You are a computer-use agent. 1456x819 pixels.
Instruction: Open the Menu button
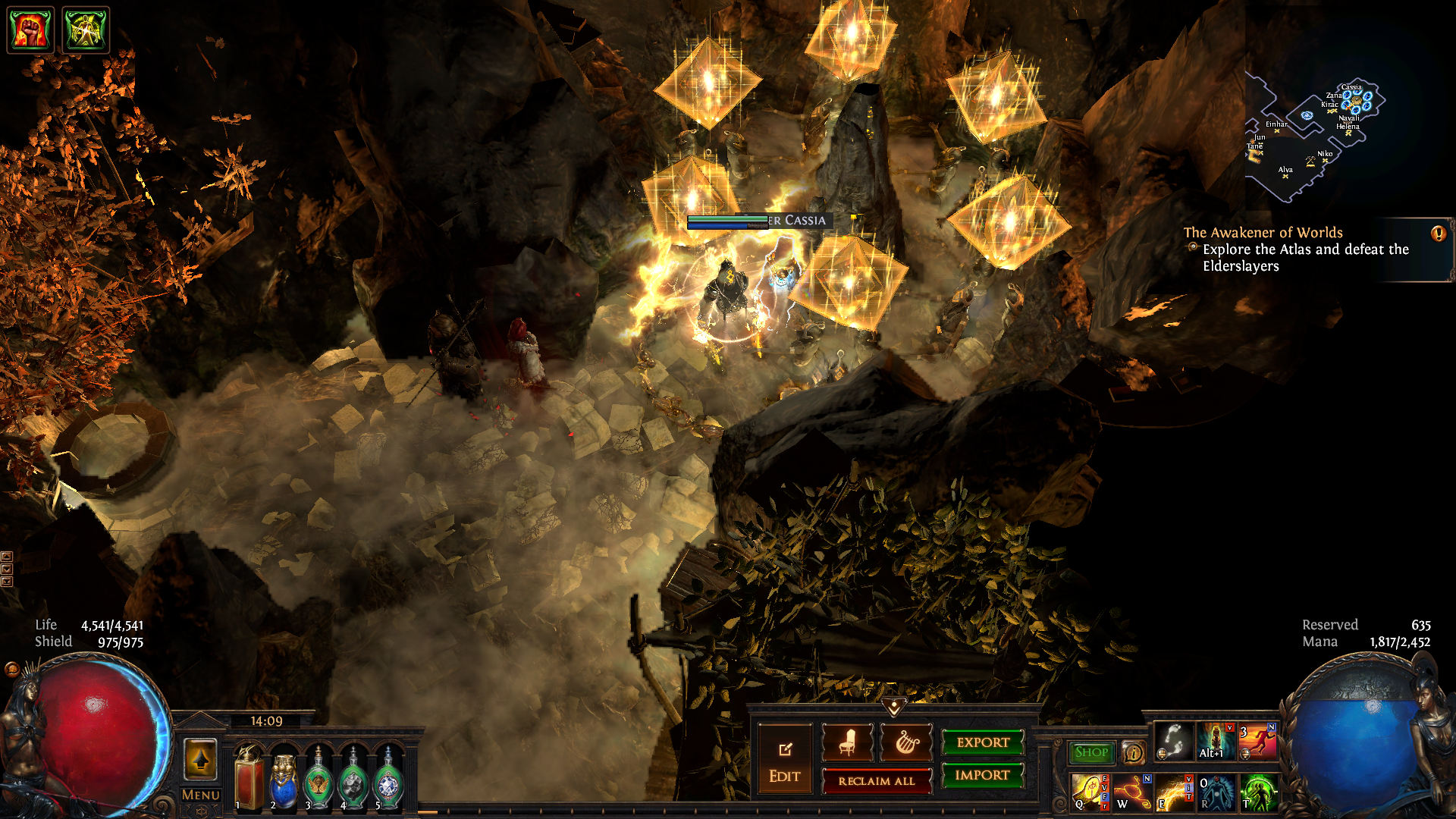coord(200,795)
